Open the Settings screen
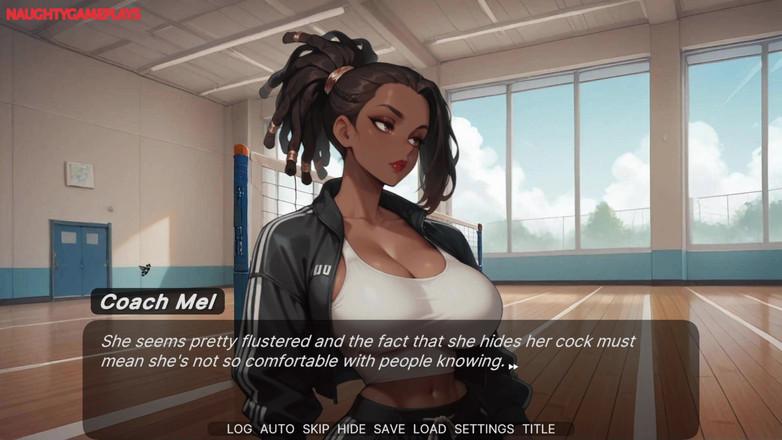 484,429
